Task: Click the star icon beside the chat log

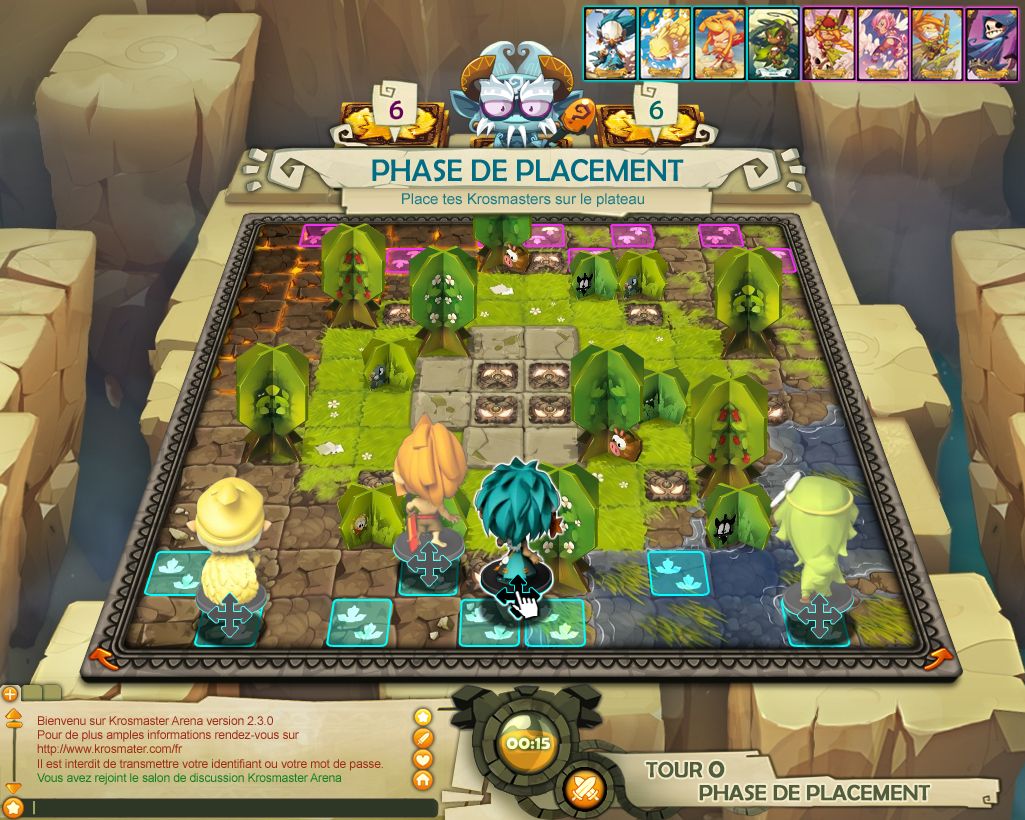Action: click(x=423, y=716)
